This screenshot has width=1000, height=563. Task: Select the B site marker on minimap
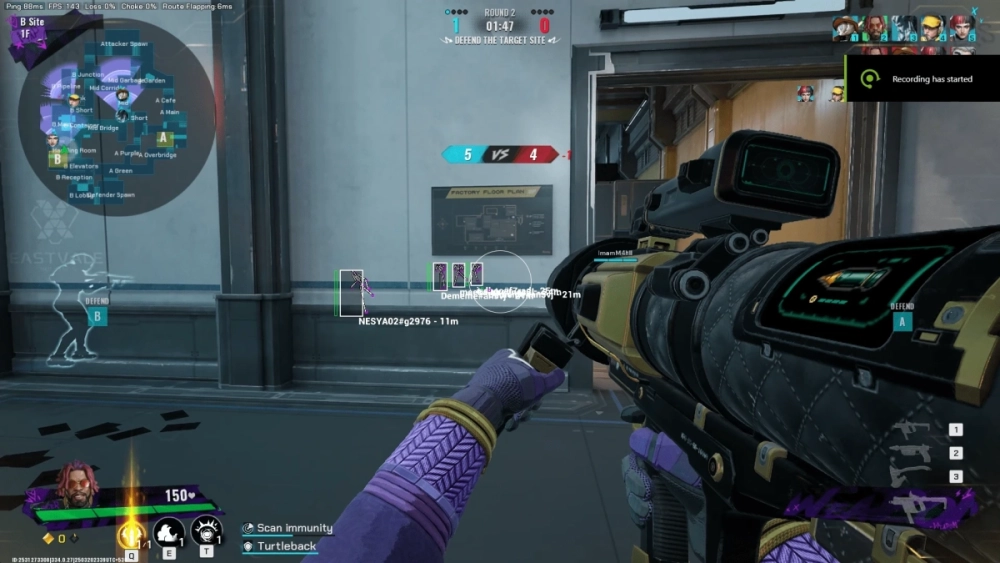point(58,158)
